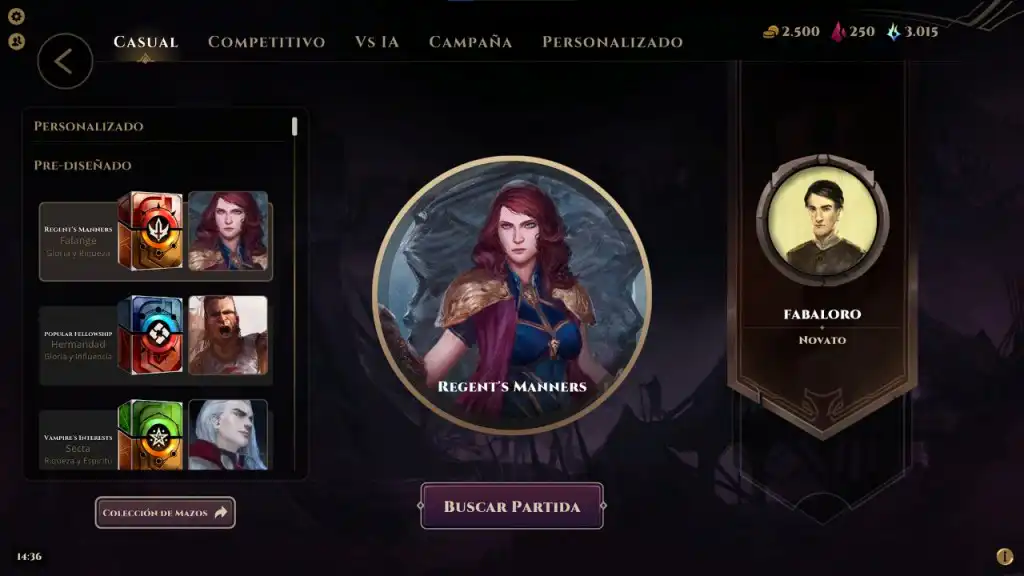Select the Regent's Manners deck
This screenshot has height=576, width=1024.
155,236
